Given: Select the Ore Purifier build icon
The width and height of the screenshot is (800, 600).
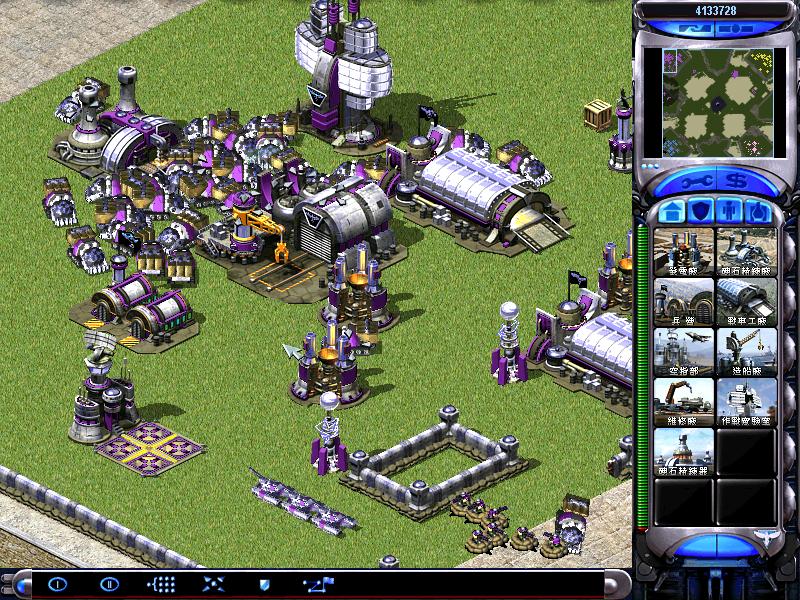Looking at the screenshot, I should 684,451.
